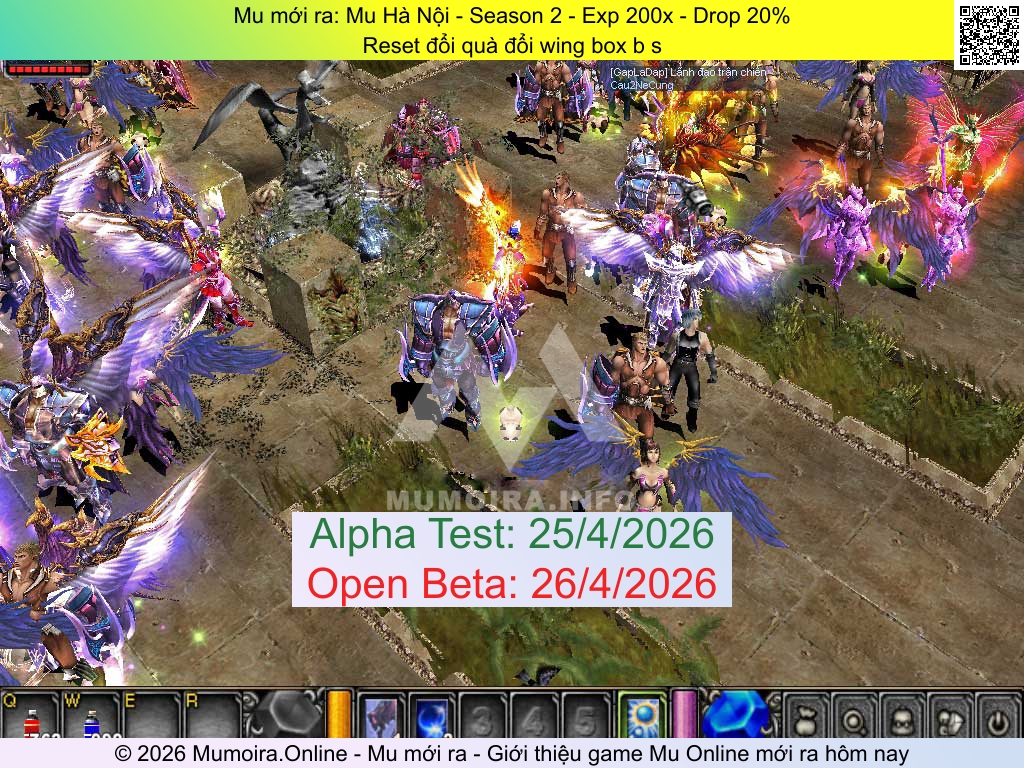Viewport: 1024px width, 768px height.
Task: Click the power icon system menu button
Action: click(998, 717)
